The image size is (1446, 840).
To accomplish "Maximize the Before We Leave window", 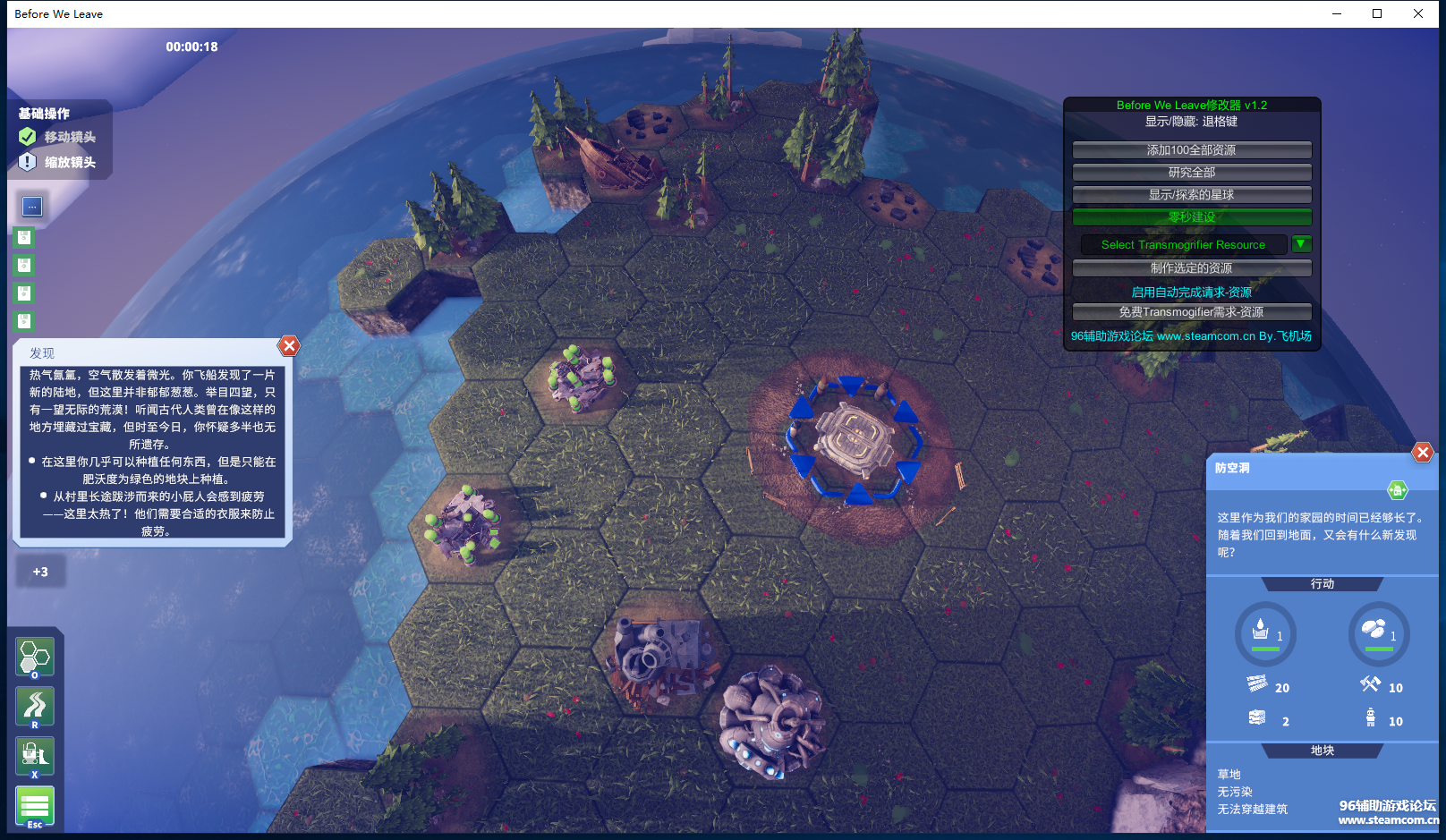I will point(1377,13).
